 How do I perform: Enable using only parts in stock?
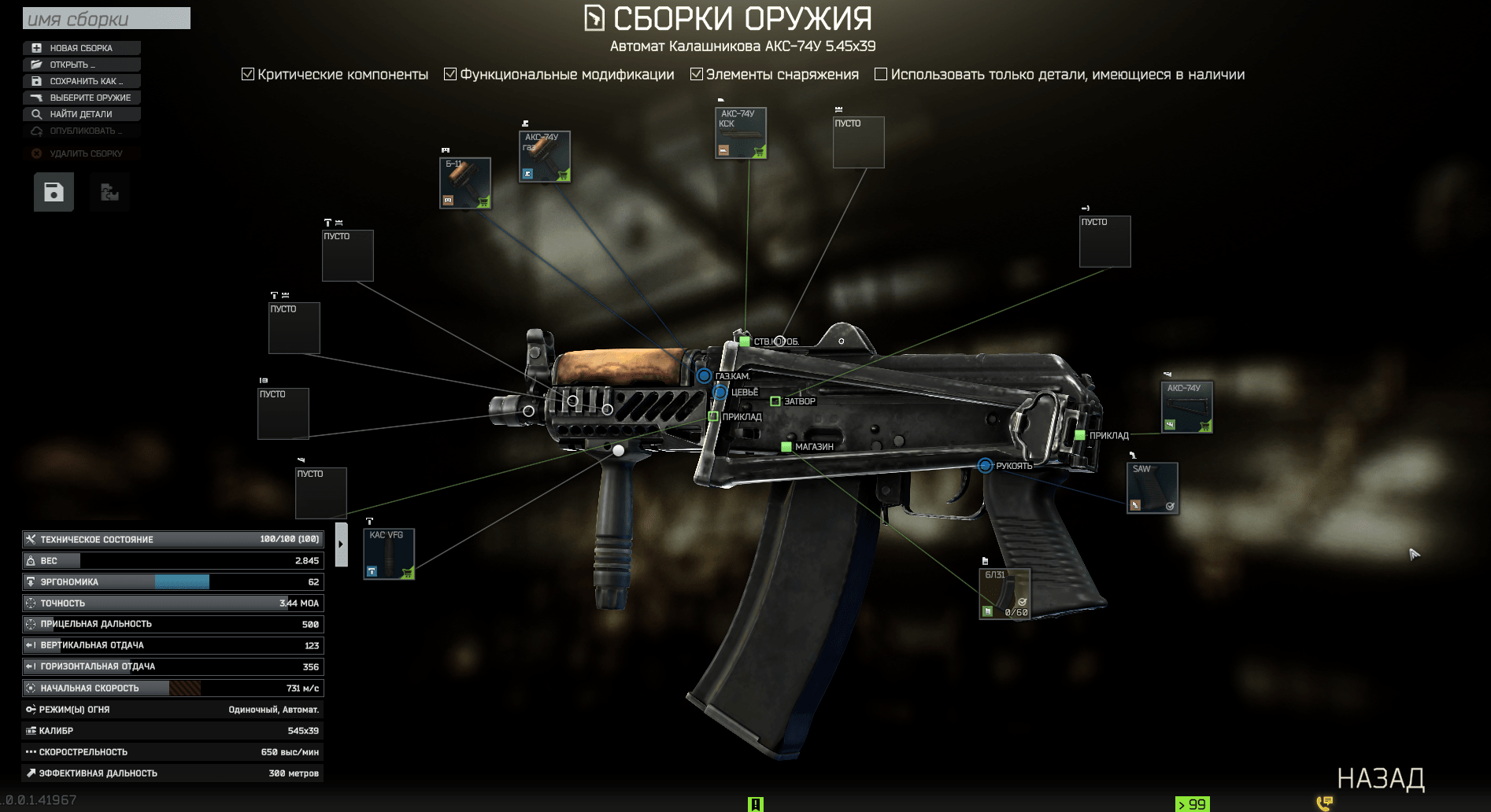coord(881,74)
